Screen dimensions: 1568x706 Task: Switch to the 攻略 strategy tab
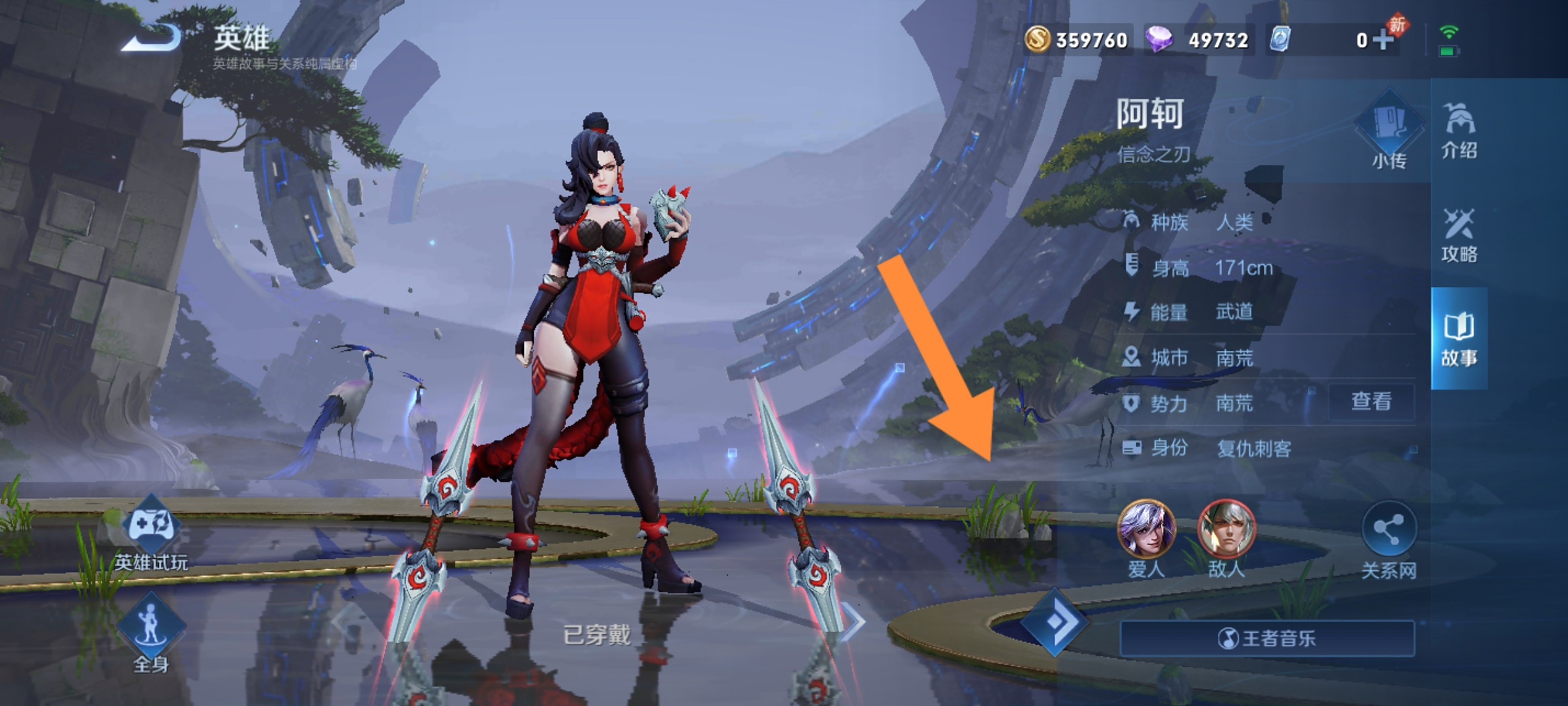[x=1458, y=235]
